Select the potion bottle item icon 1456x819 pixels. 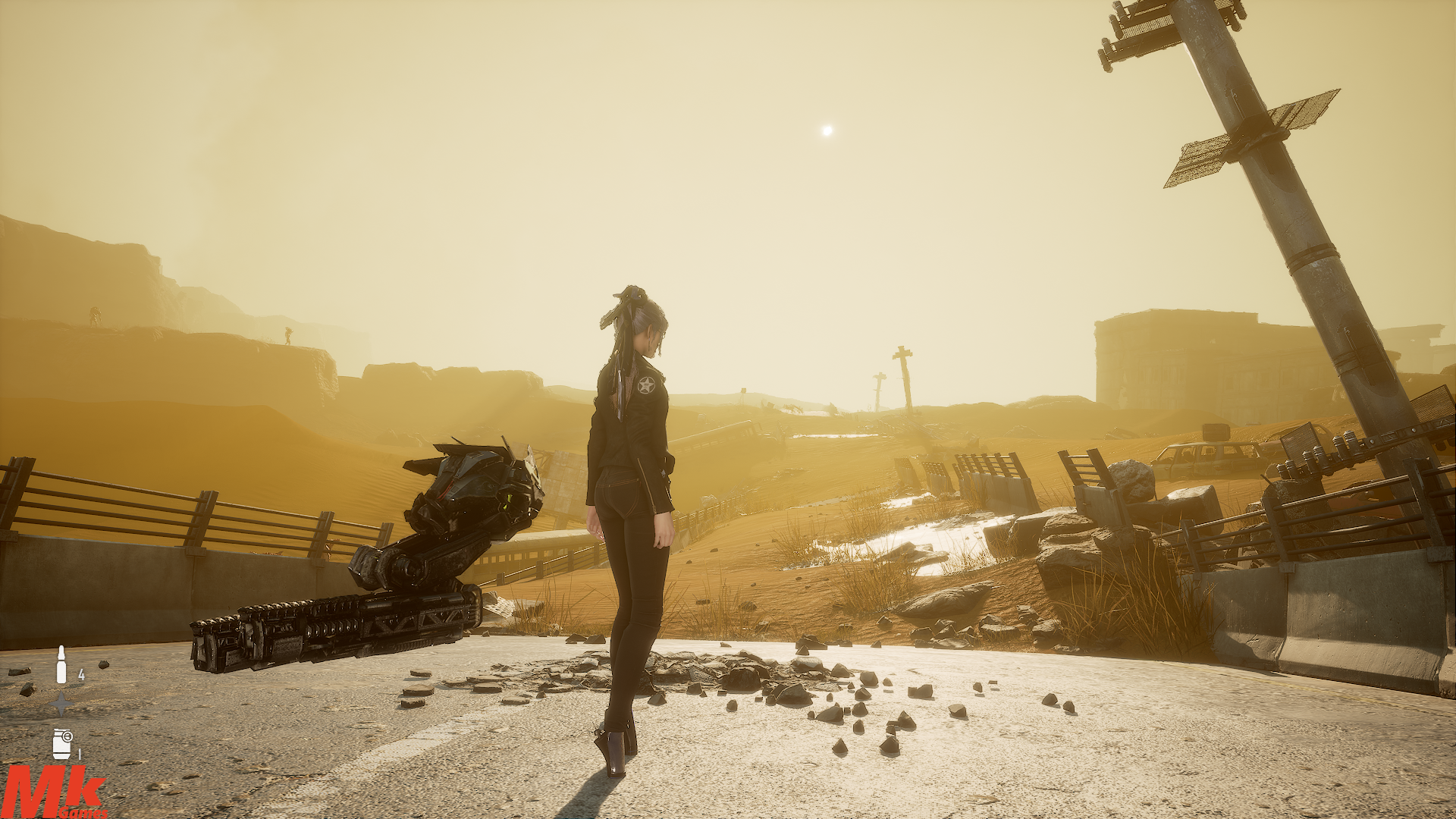click(61, 665)
